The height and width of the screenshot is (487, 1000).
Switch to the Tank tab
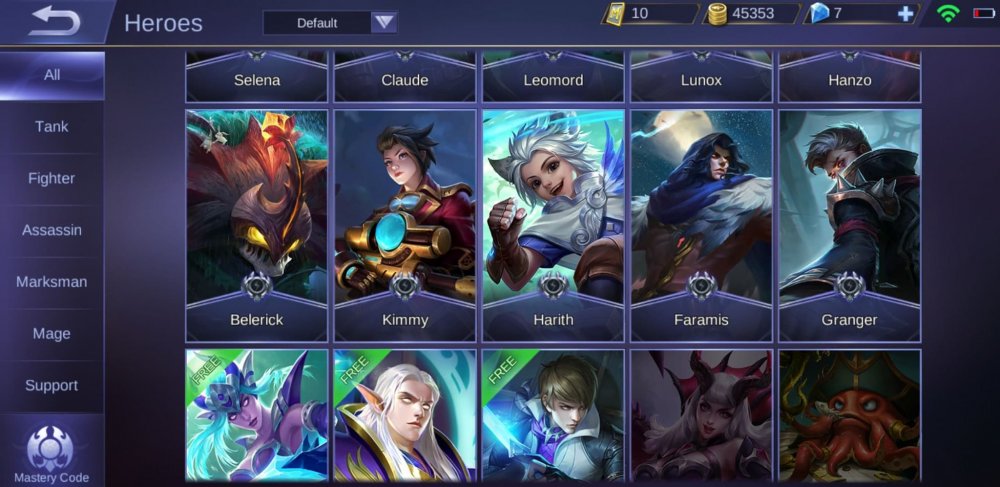pyautogui.click(x=52, y=127)
